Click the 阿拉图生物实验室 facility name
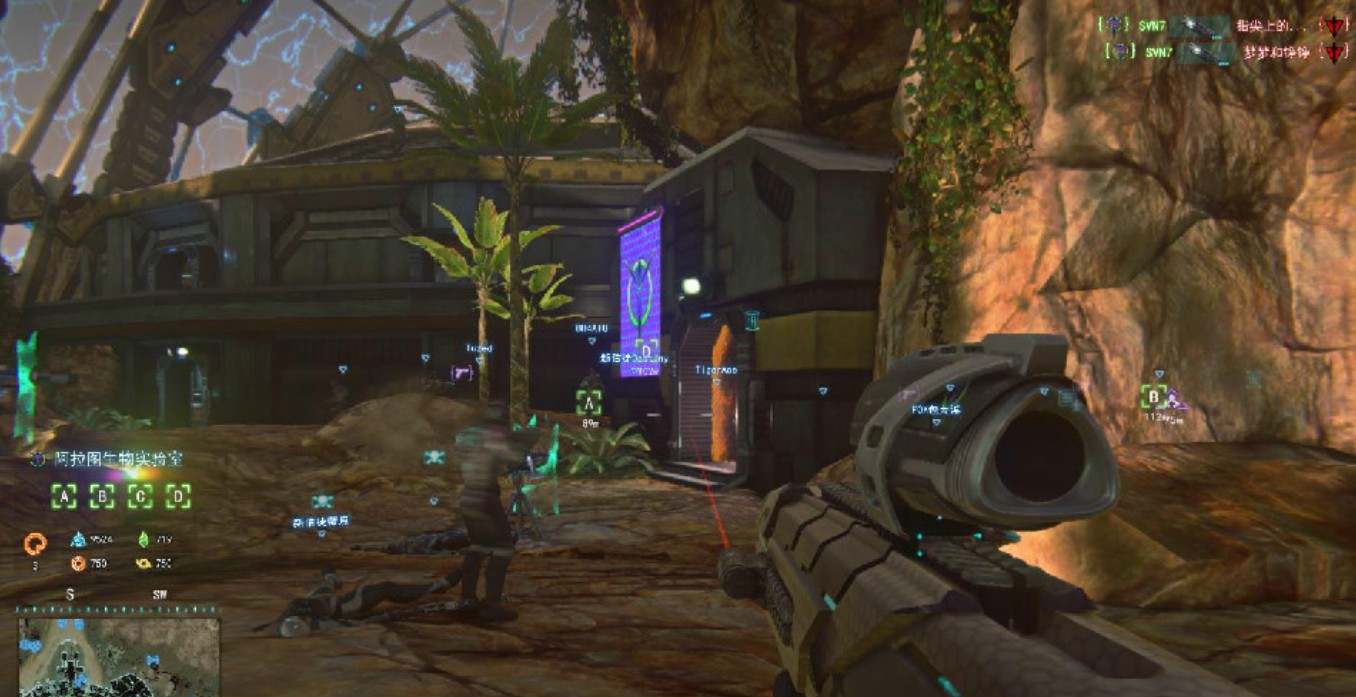 click(x=118, y=459)
